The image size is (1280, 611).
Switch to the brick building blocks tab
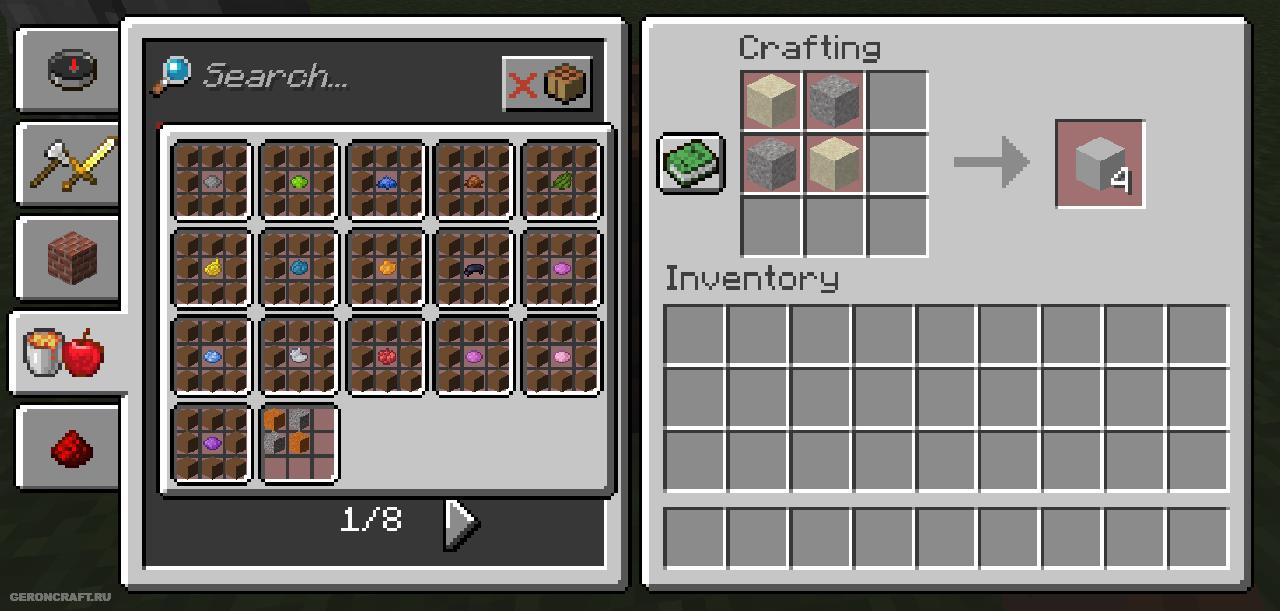click(70, 257)
